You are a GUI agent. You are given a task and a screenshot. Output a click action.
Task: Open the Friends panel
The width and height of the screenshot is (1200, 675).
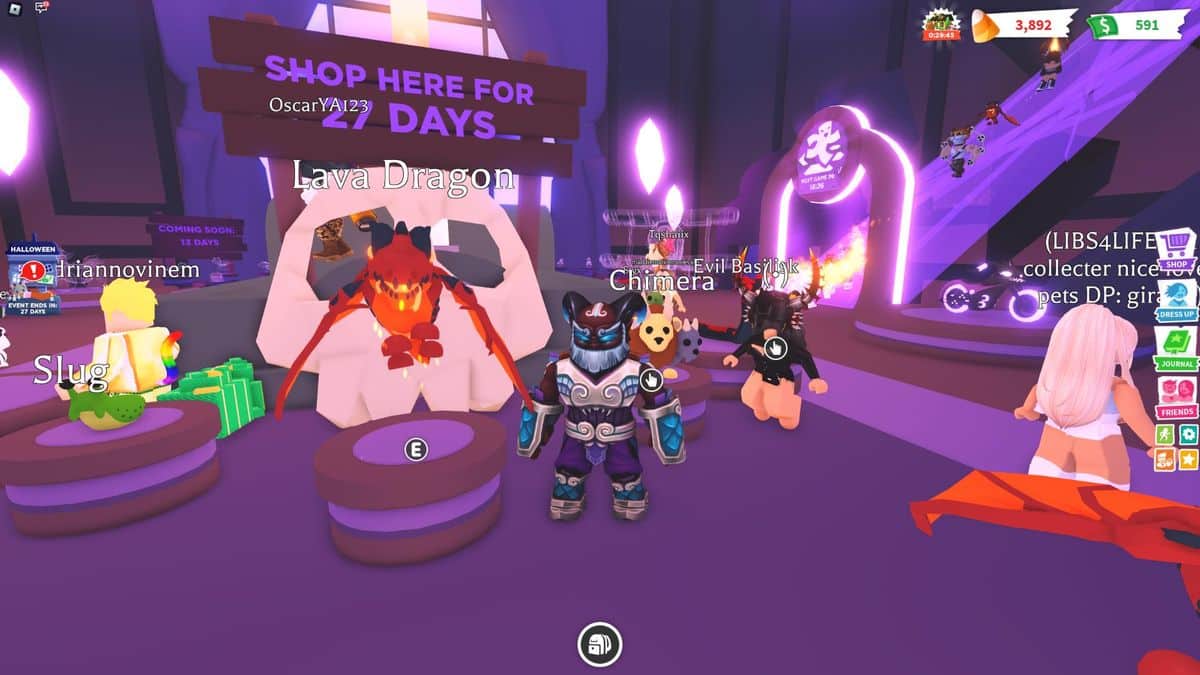click(x=1177, y=396)
